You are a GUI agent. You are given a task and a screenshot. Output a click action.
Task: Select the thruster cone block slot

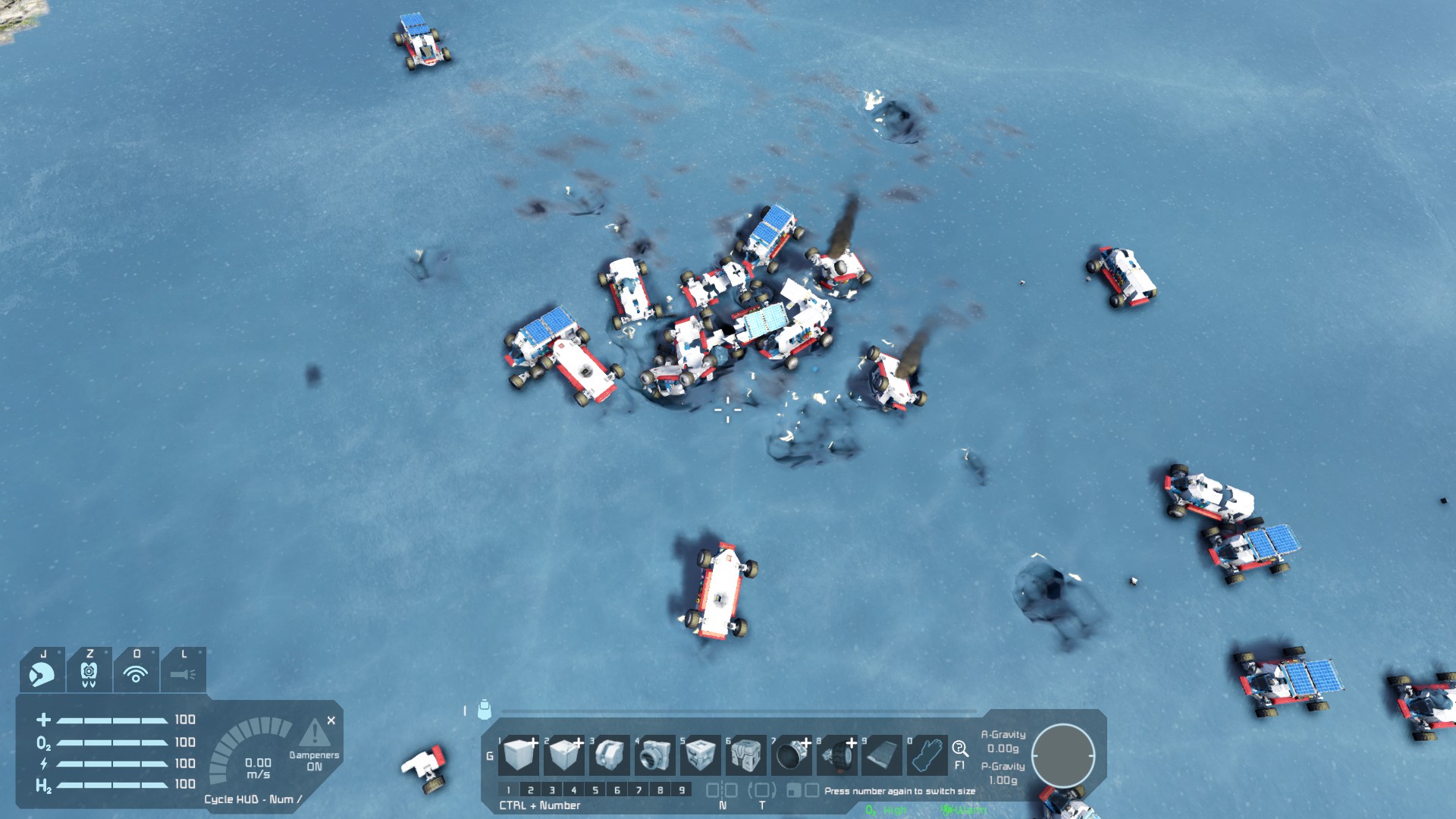click(x=791, y=755)
